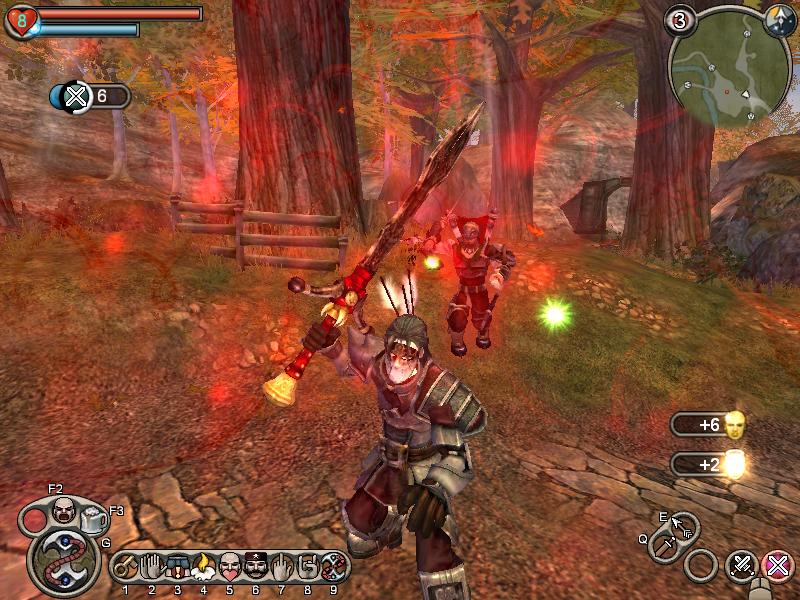This screenshot has width=800, height=600.
Task: Select the trousers icon in the hotbar
Action: pyautogui.click(x=178, y=568)
